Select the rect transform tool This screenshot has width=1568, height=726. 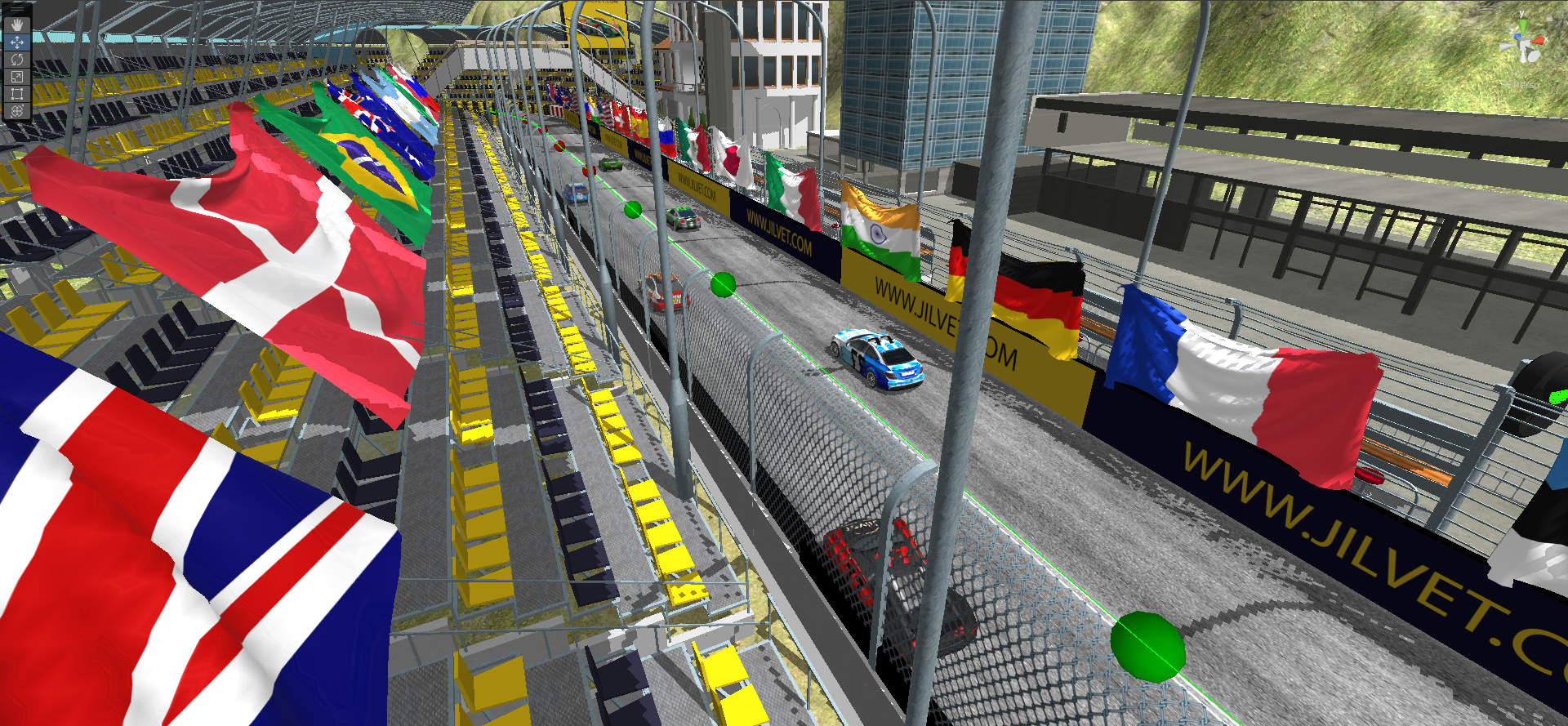tap(16, 93)
